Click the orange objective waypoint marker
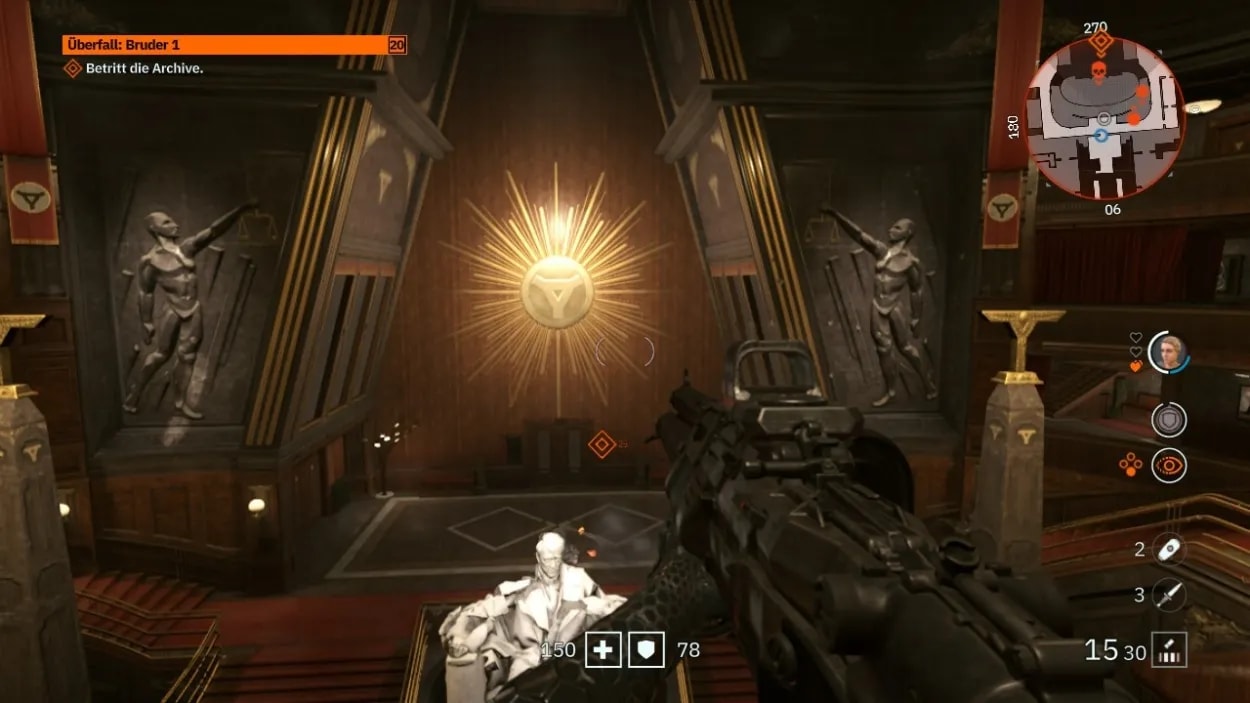The height and width of the screenshot is (703, 1250). coord(601,445)
